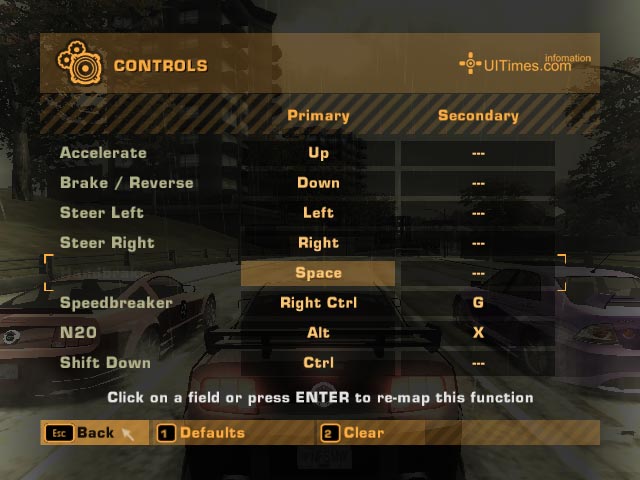This screenshot has width=640, height=480.
Task: Select N2O secondary binding X
Action: (478, 333)
